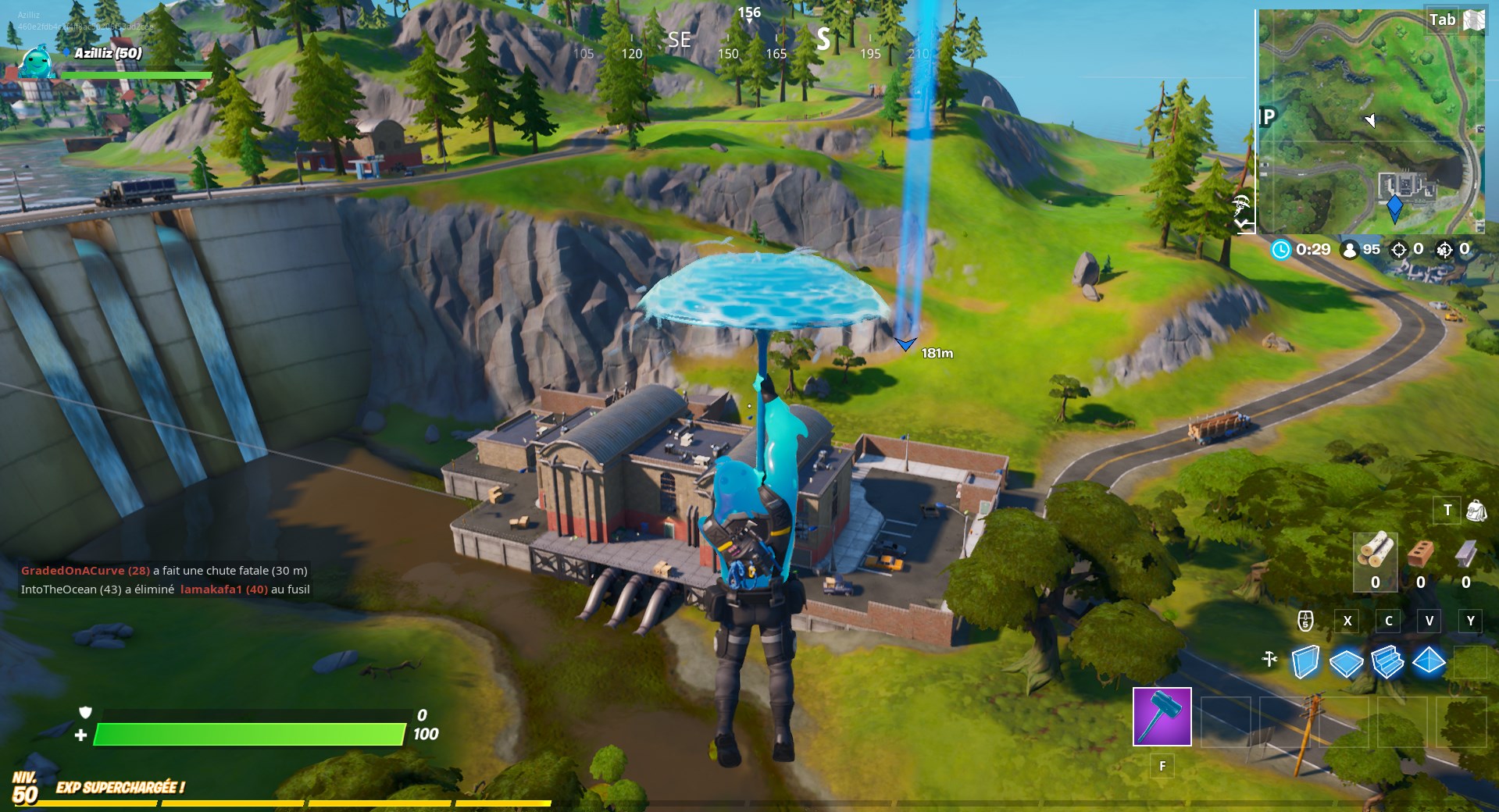
Task: Open the backpack inventory icon
Action: (1475, 509)
